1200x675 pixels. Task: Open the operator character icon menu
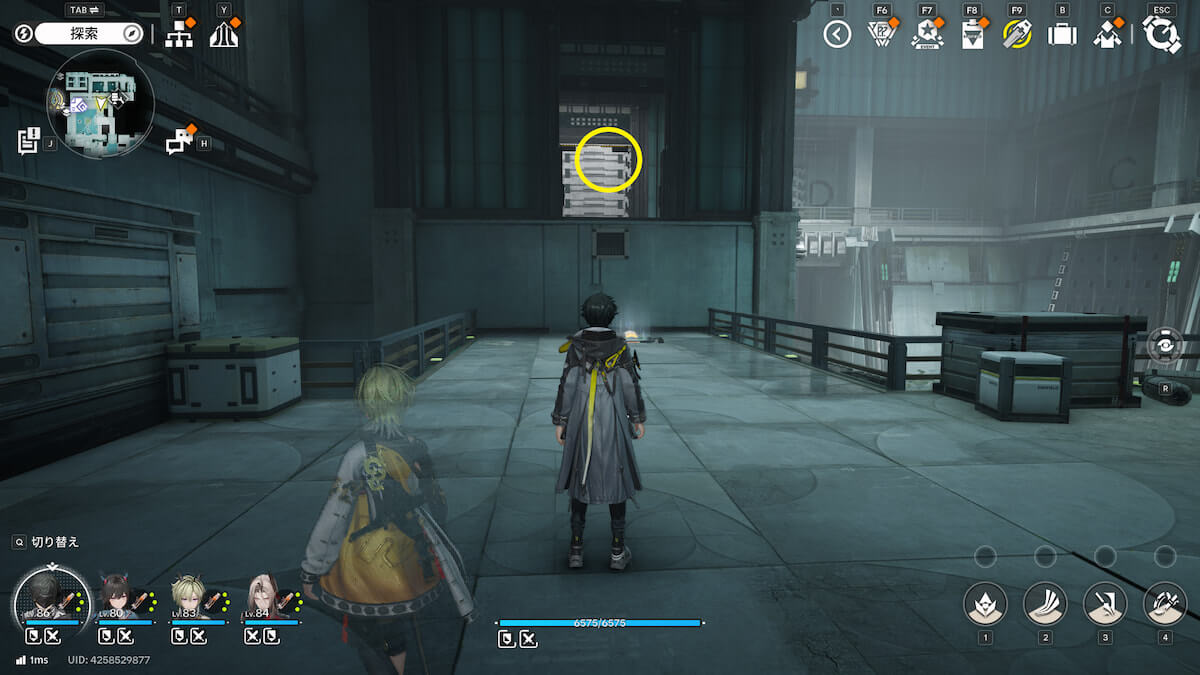(1106, 35)
